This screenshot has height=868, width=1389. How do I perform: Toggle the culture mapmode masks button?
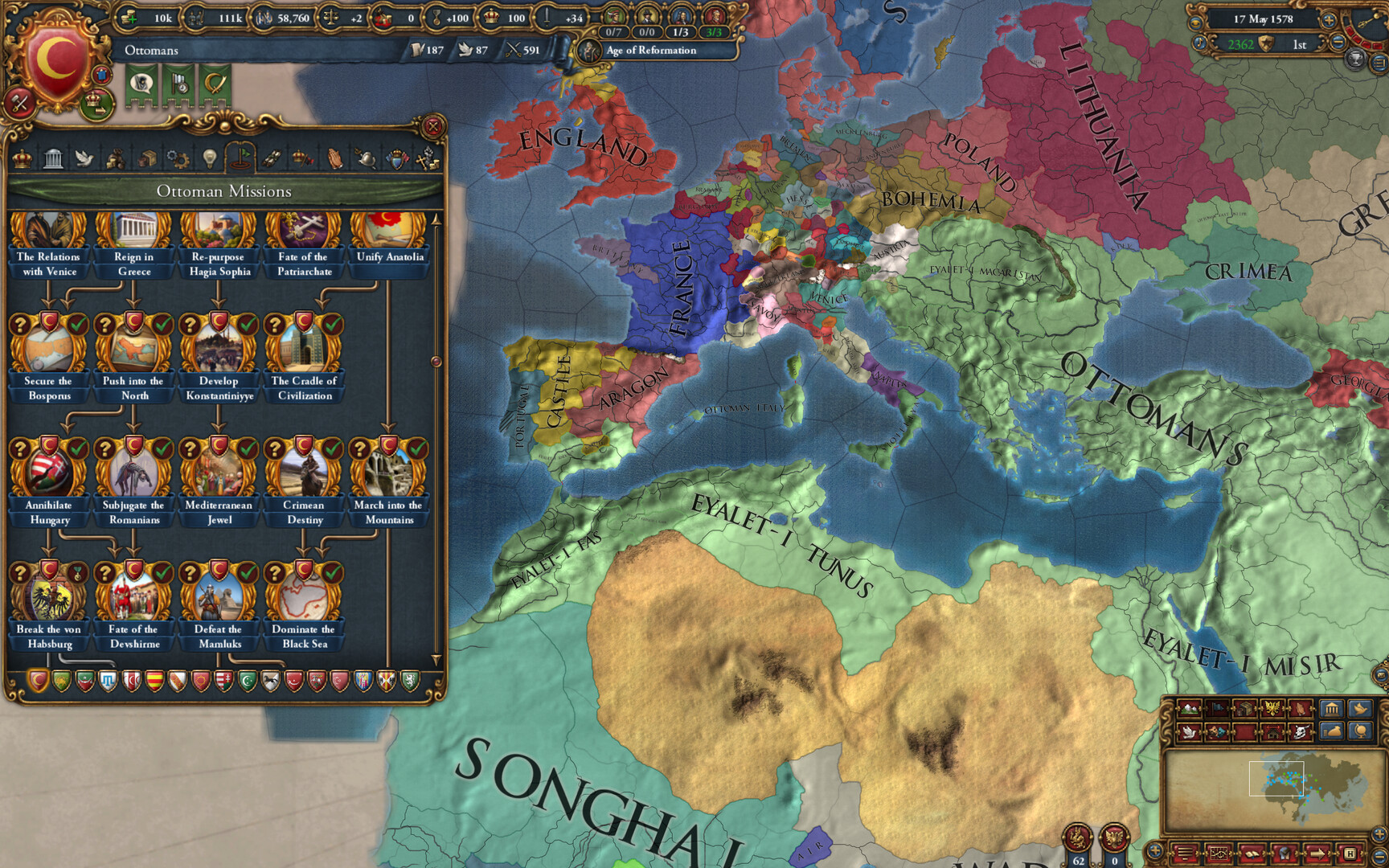coord(1216,733)
